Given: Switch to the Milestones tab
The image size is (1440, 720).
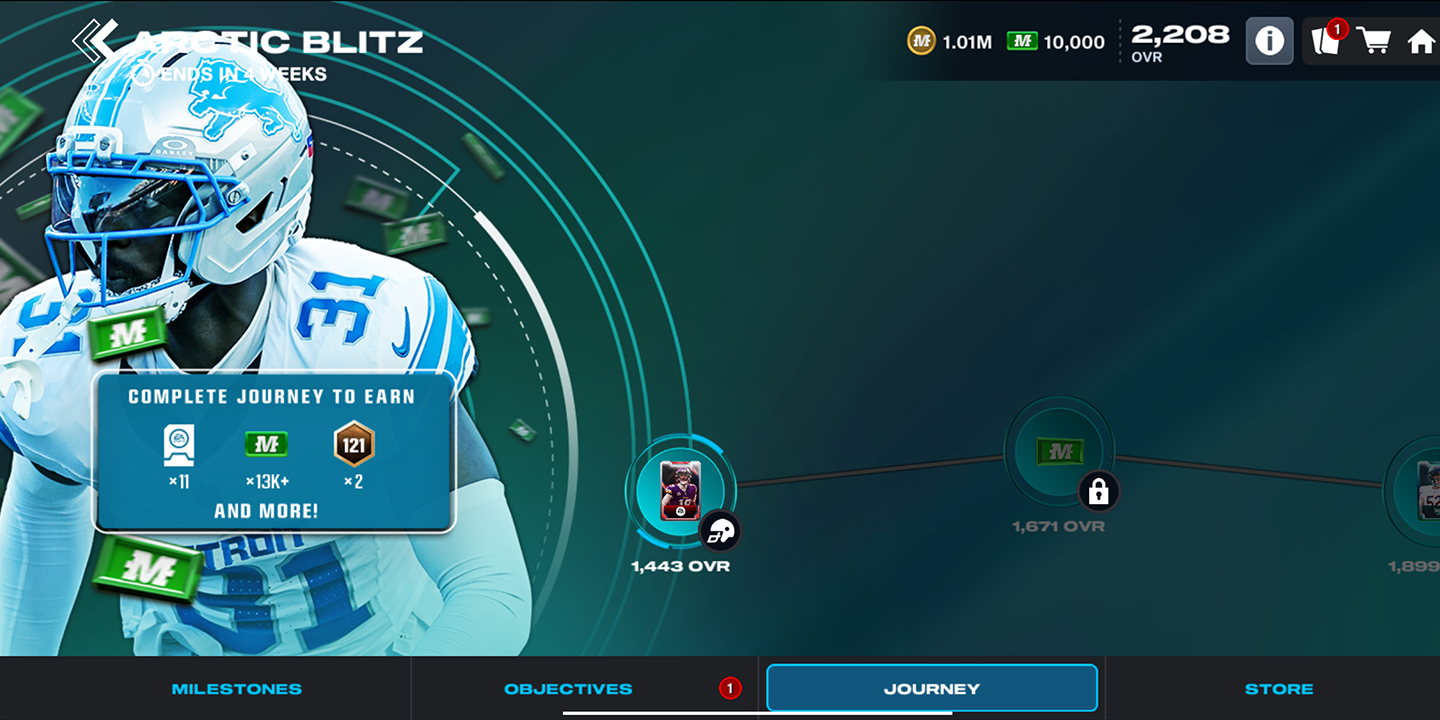Looking at the screenshot, I should 237,688.
